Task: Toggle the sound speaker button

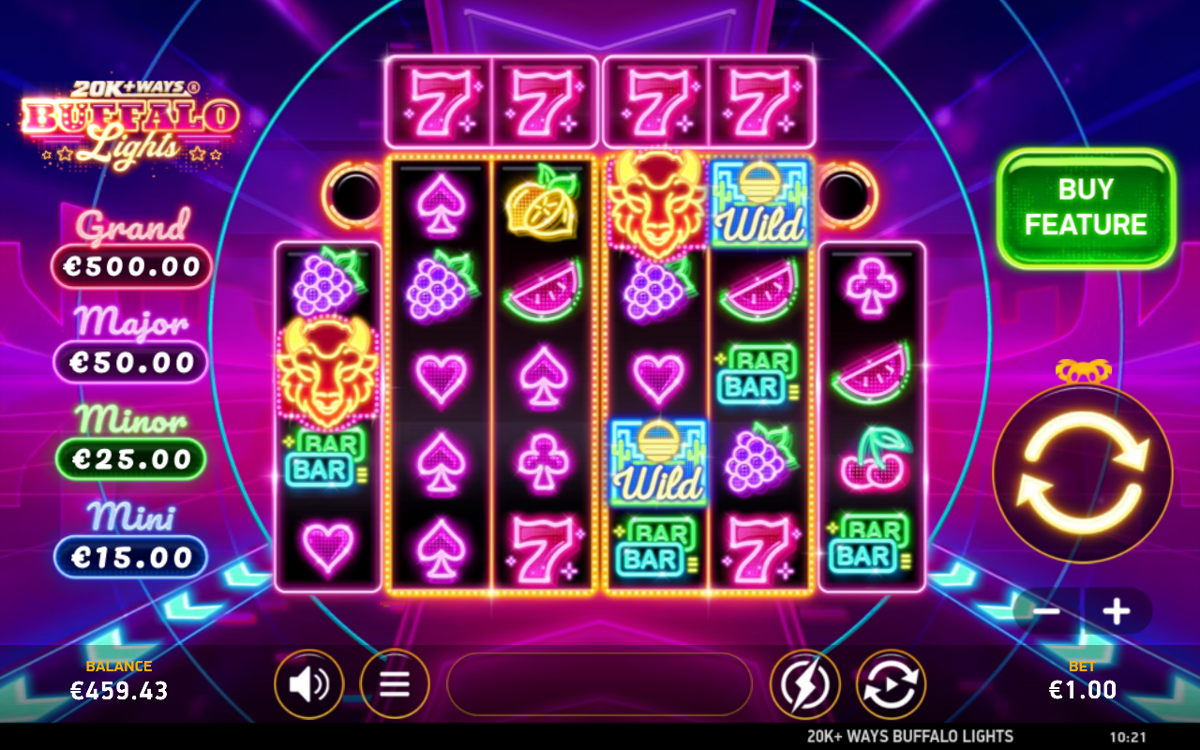Action: click(309, 684)
